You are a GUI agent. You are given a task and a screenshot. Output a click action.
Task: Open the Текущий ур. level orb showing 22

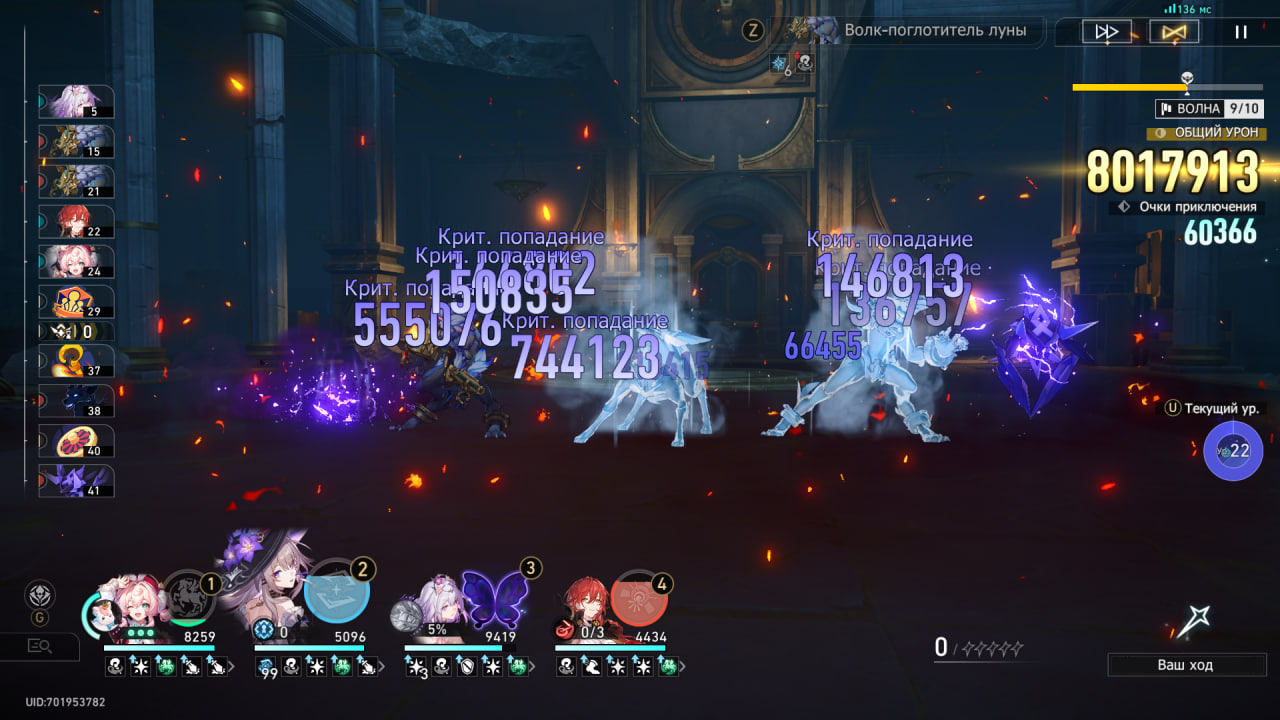(x=1233, y=451)
